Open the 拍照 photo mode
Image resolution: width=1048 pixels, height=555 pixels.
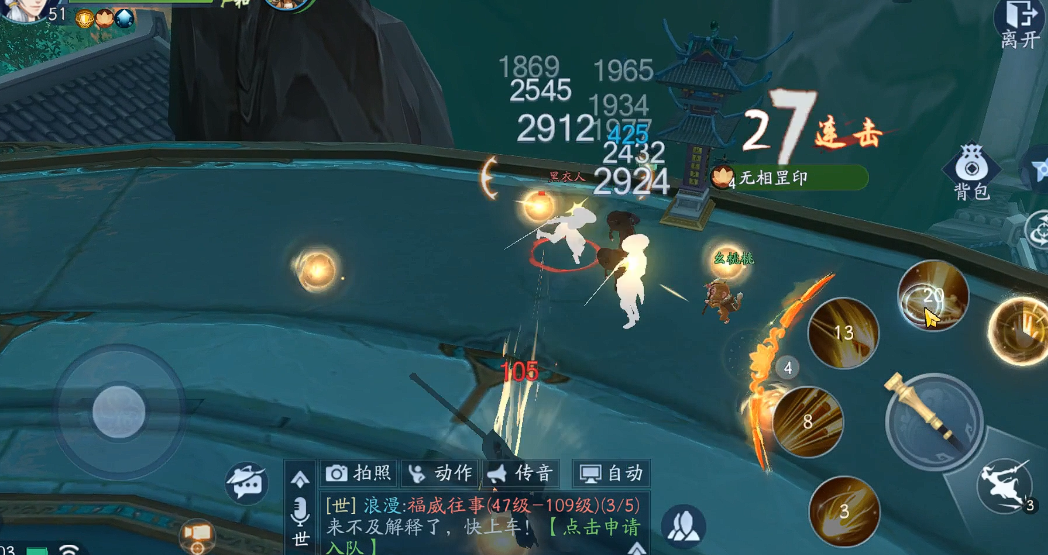pos(360,473)
